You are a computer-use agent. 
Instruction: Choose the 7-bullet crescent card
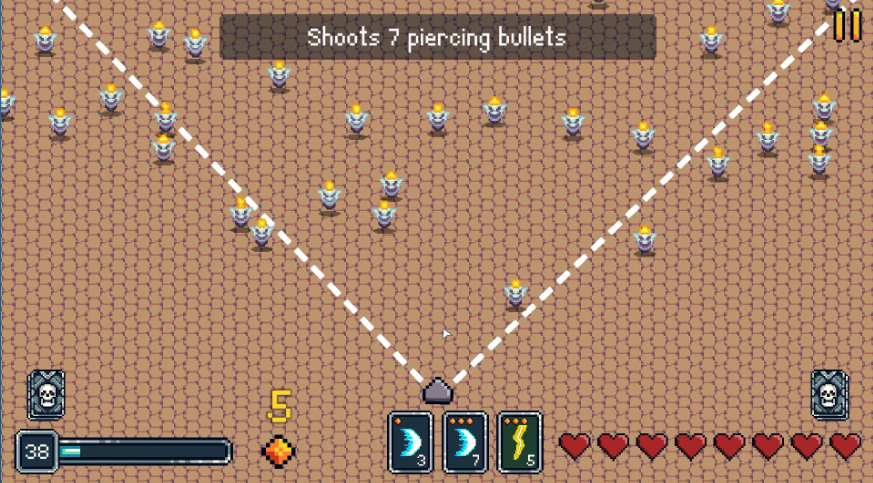coord(465,441)
